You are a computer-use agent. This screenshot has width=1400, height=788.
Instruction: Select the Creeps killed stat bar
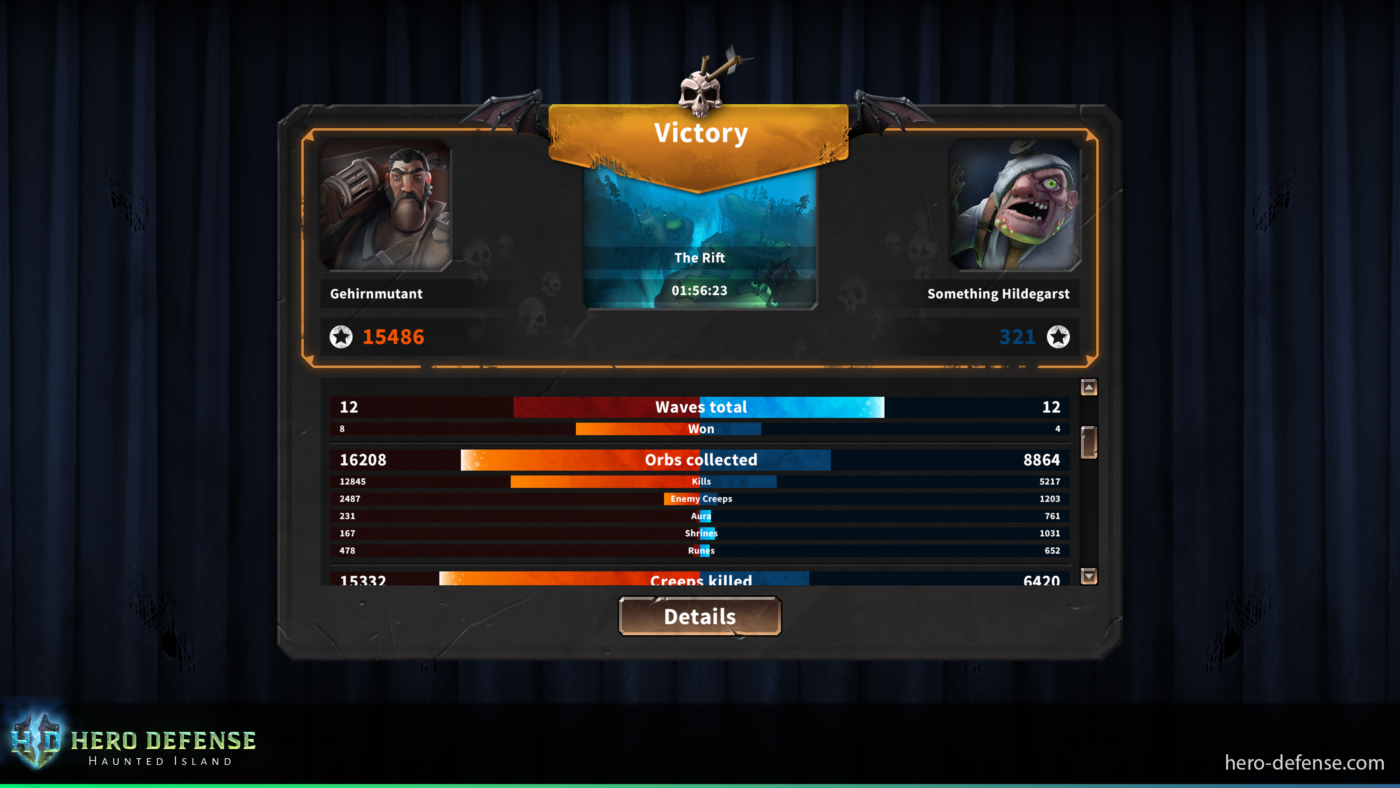700,580
